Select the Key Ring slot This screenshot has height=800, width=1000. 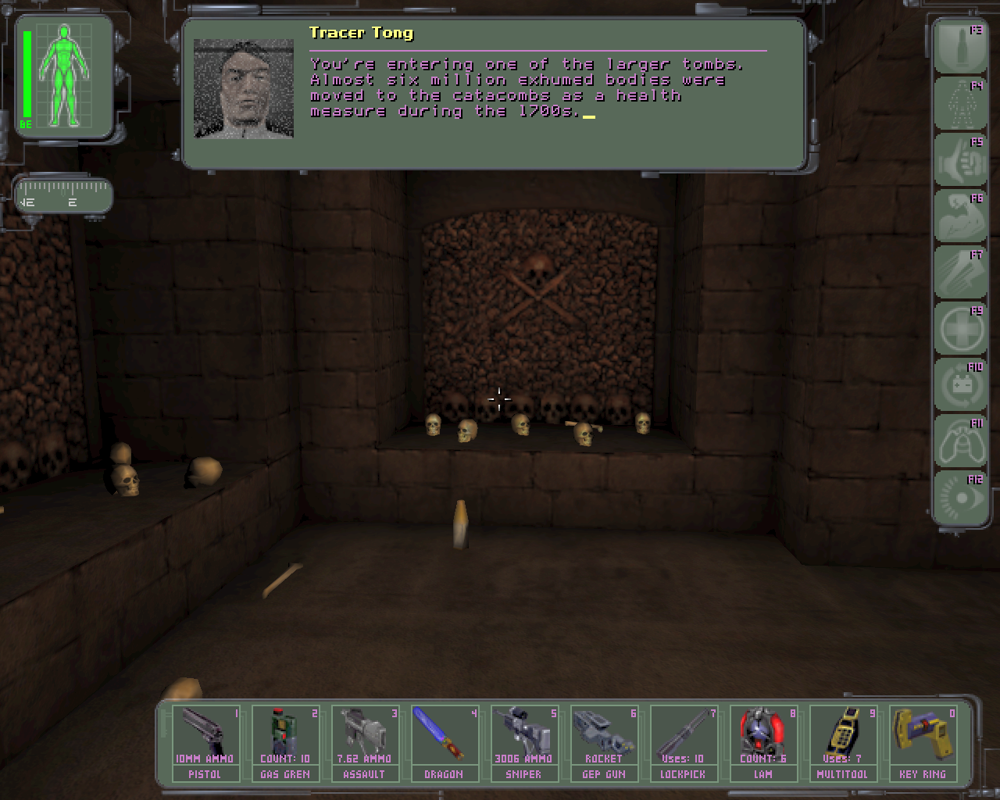[x=922, y=742]
